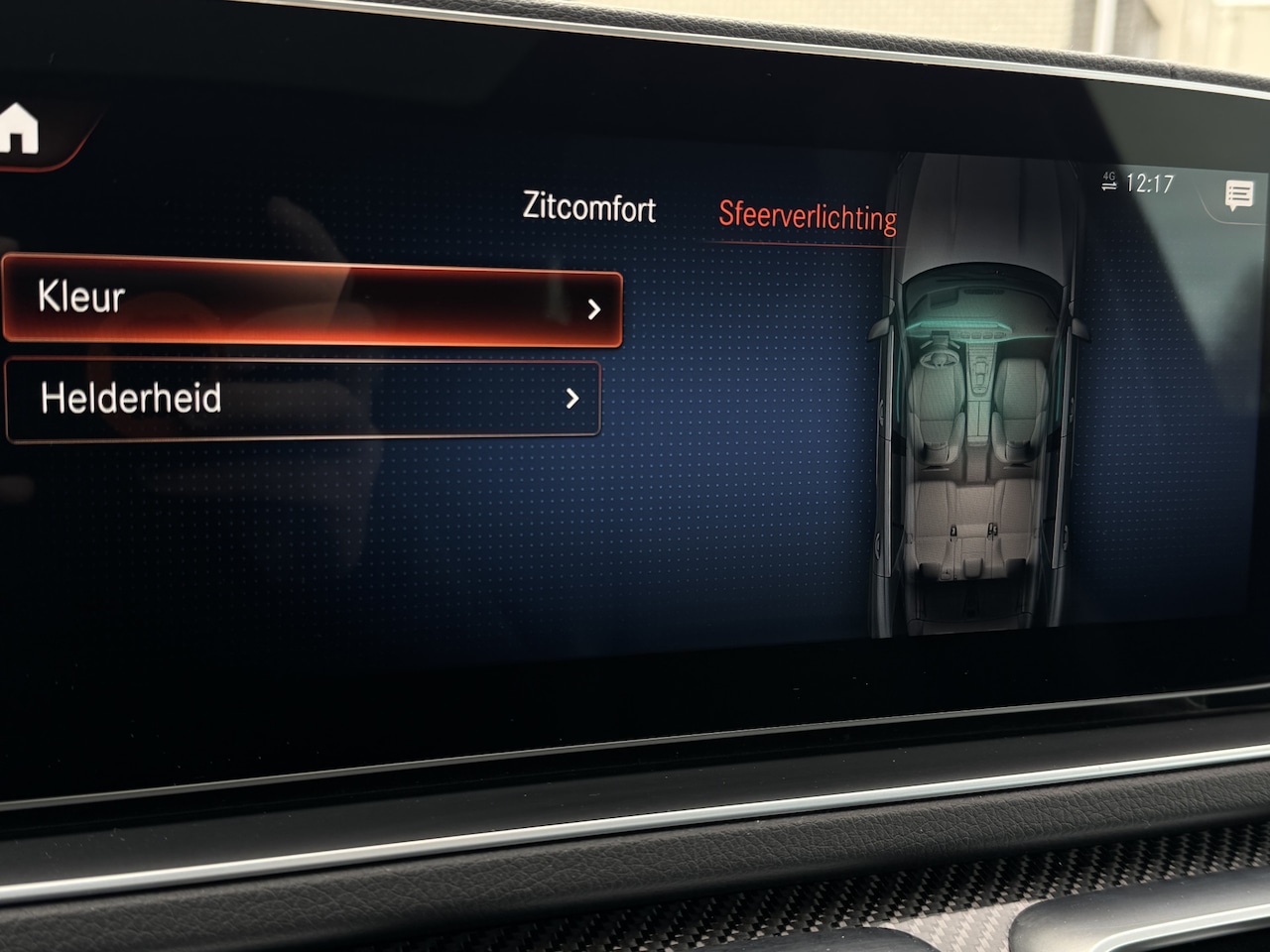This screenshot has width=1270, height=952.
Task: Open the messages speech bubble icon
Action: click(1238, 195)
